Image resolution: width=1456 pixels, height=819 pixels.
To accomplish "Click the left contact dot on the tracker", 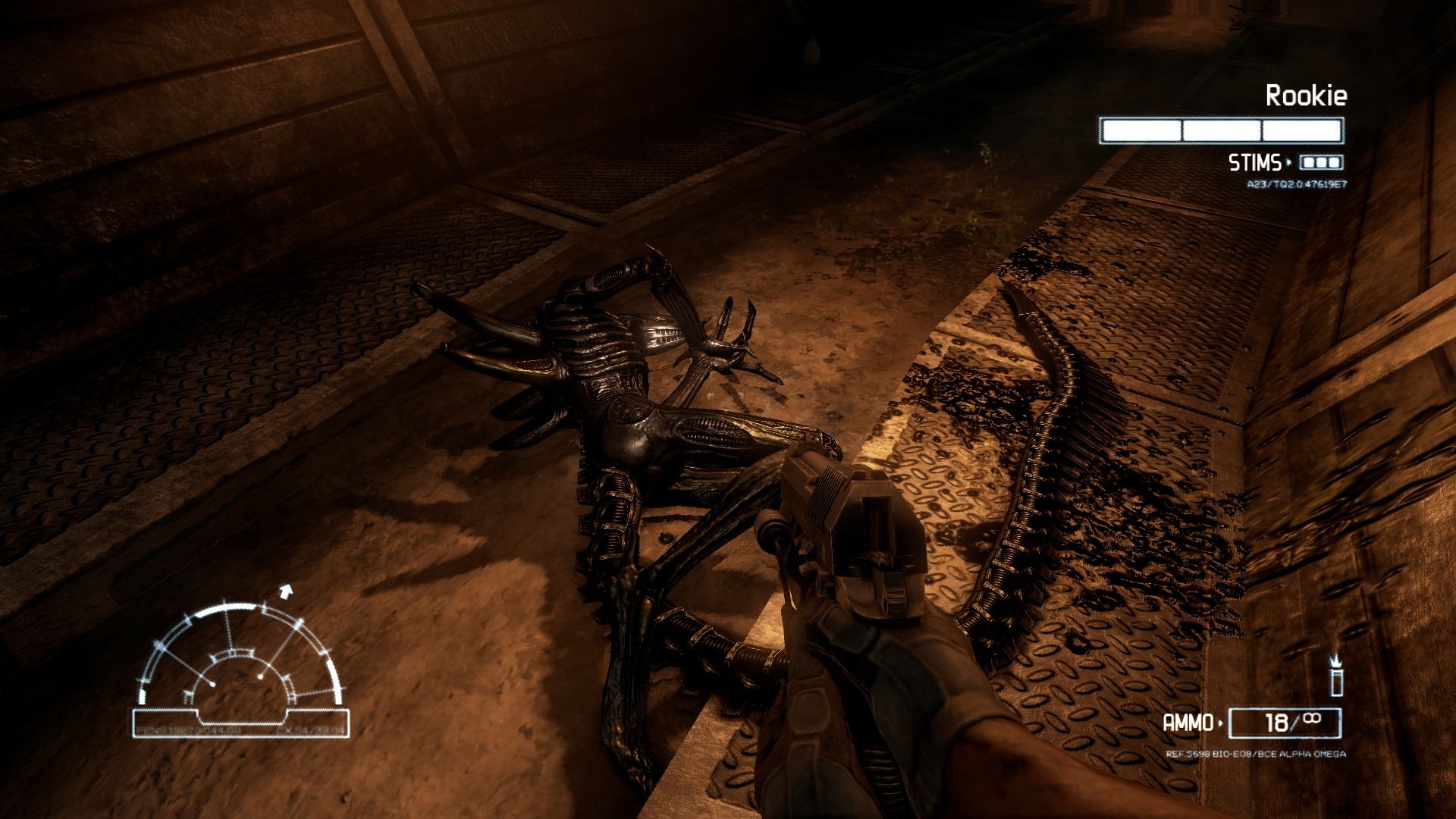I will pos(213,684).
